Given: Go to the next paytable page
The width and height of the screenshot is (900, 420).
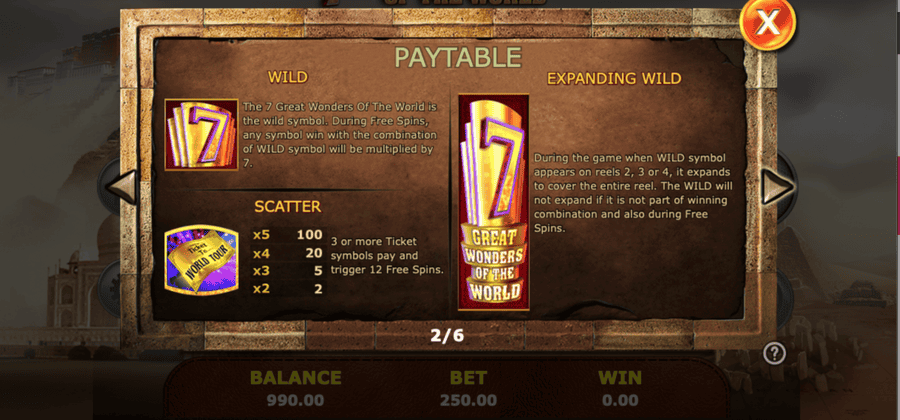Looking at the screenshot, I should coord(777,186).
